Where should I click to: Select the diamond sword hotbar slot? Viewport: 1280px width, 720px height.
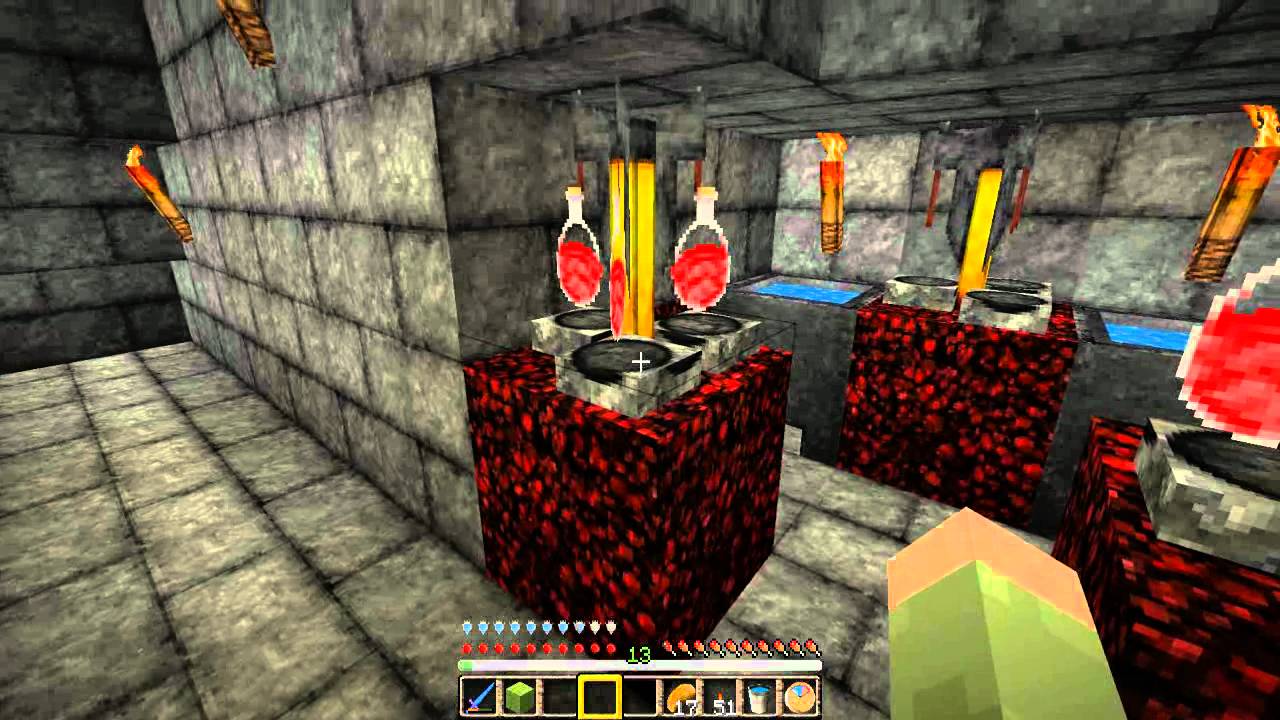(x=479, y=696)
